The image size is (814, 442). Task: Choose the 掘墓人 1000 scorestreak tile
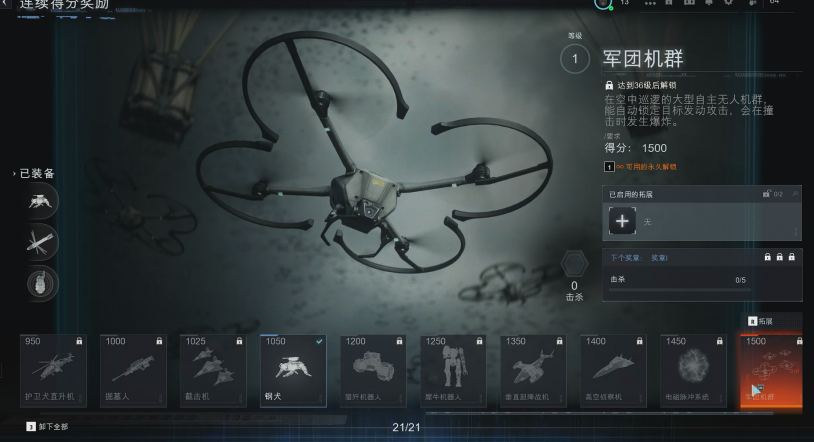[133, 370]
